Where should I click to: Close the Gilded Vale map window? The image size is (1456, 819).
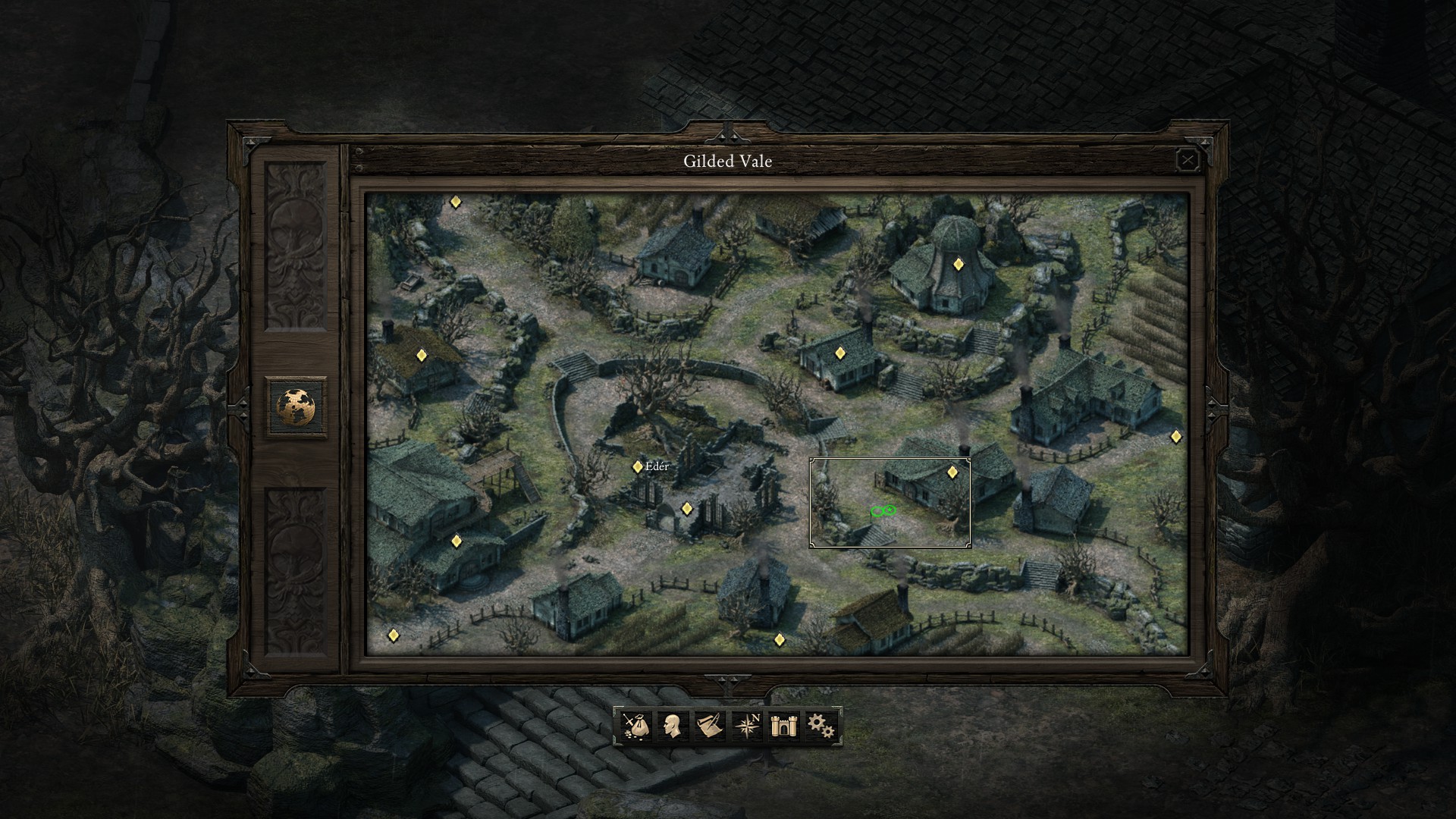[1188, 160]
